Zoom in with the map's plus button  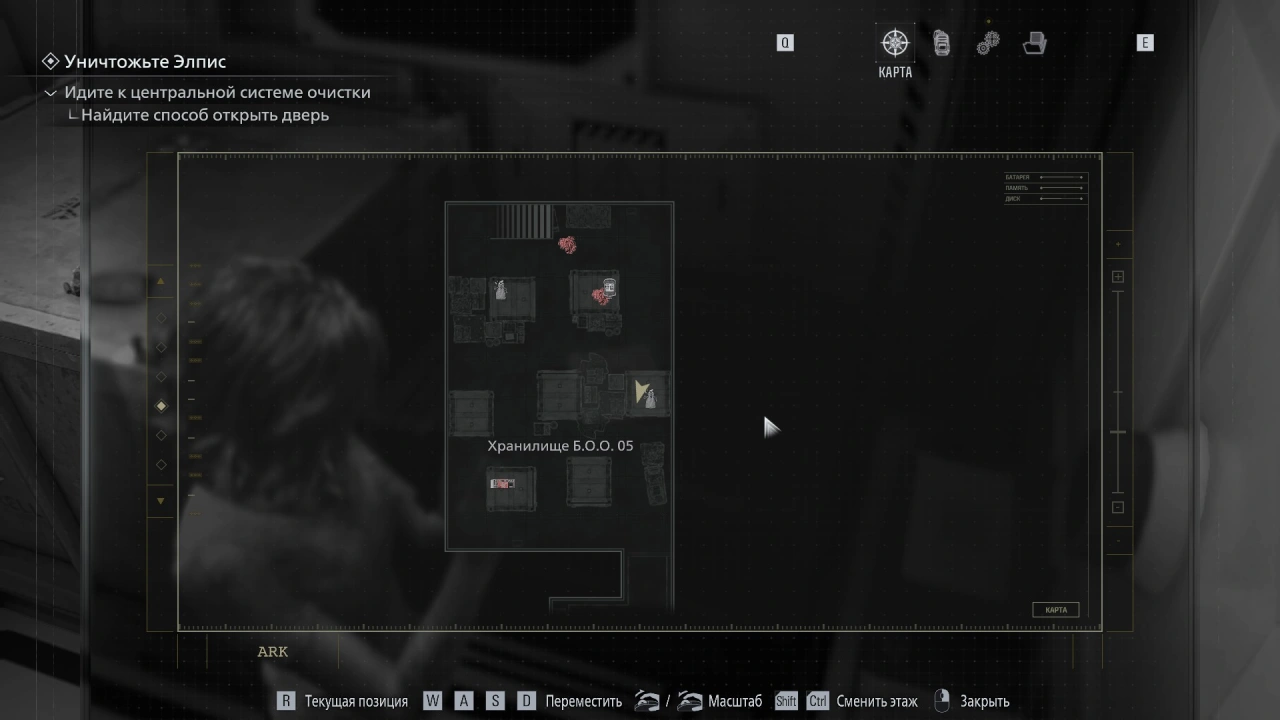(x=1118, y=277)
